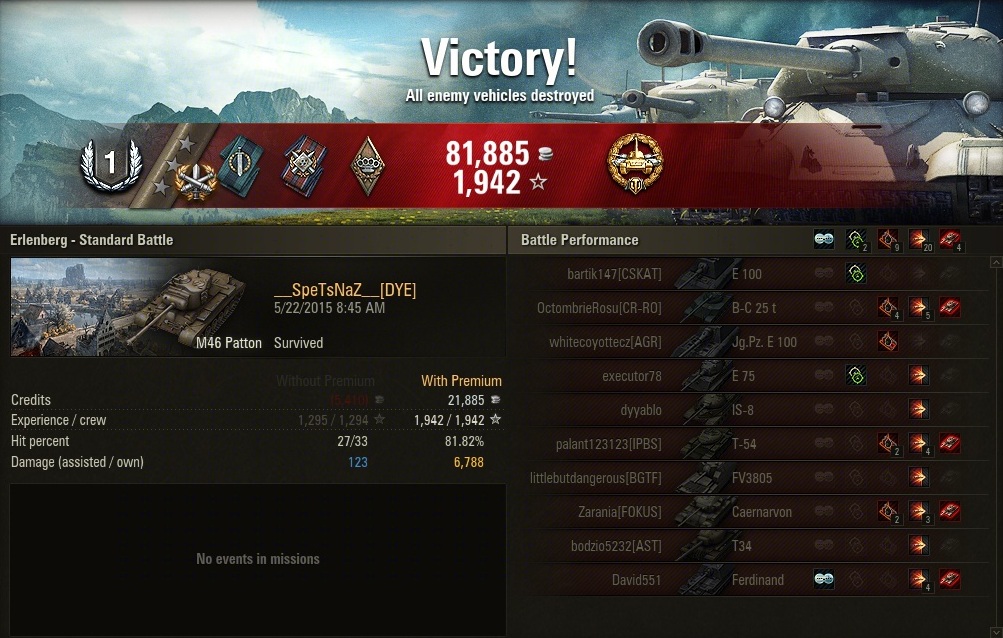
Task: Click the laurel wreath medal with number 1
Action: coord(111,163)
